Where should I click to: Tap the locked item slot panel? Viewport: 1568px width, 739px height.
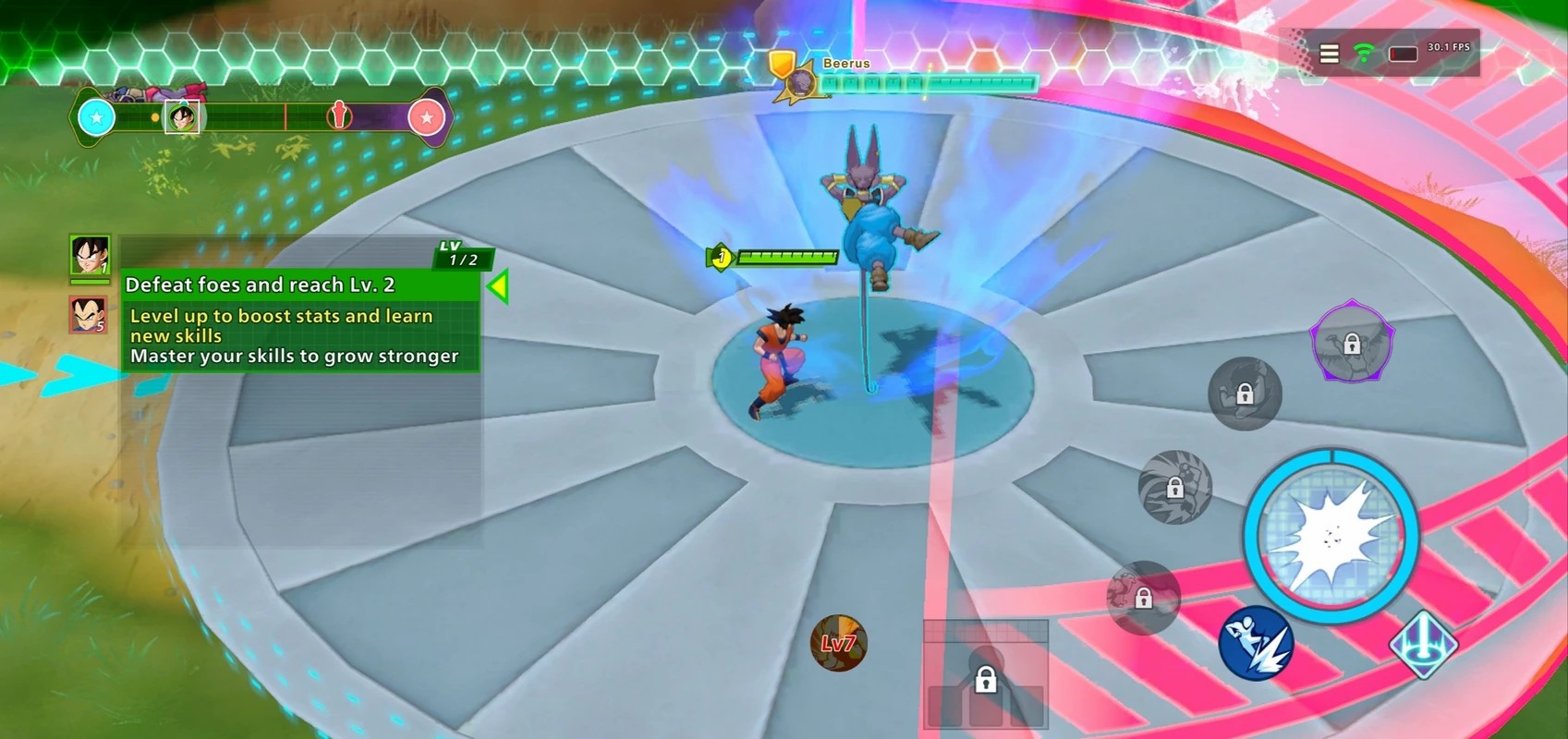pos(986,676)
